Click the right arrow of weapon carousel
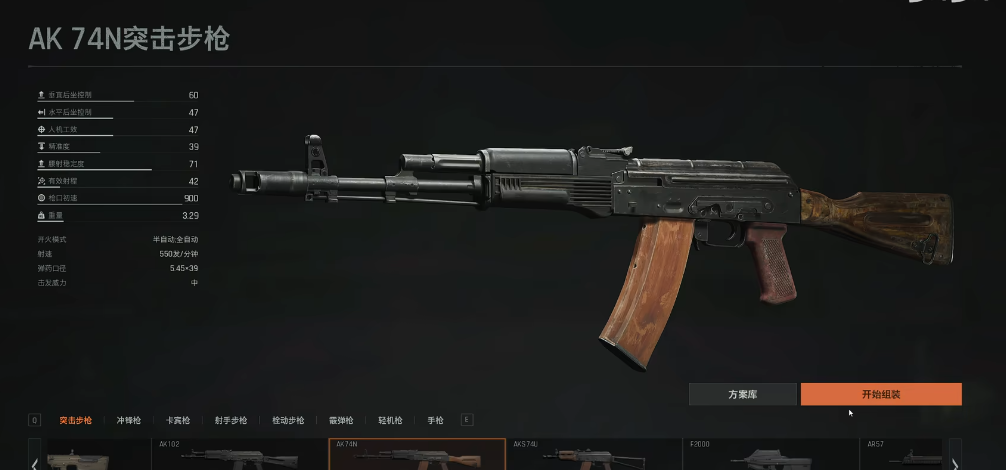1006x470 pixels. click(x=955, y=461)
